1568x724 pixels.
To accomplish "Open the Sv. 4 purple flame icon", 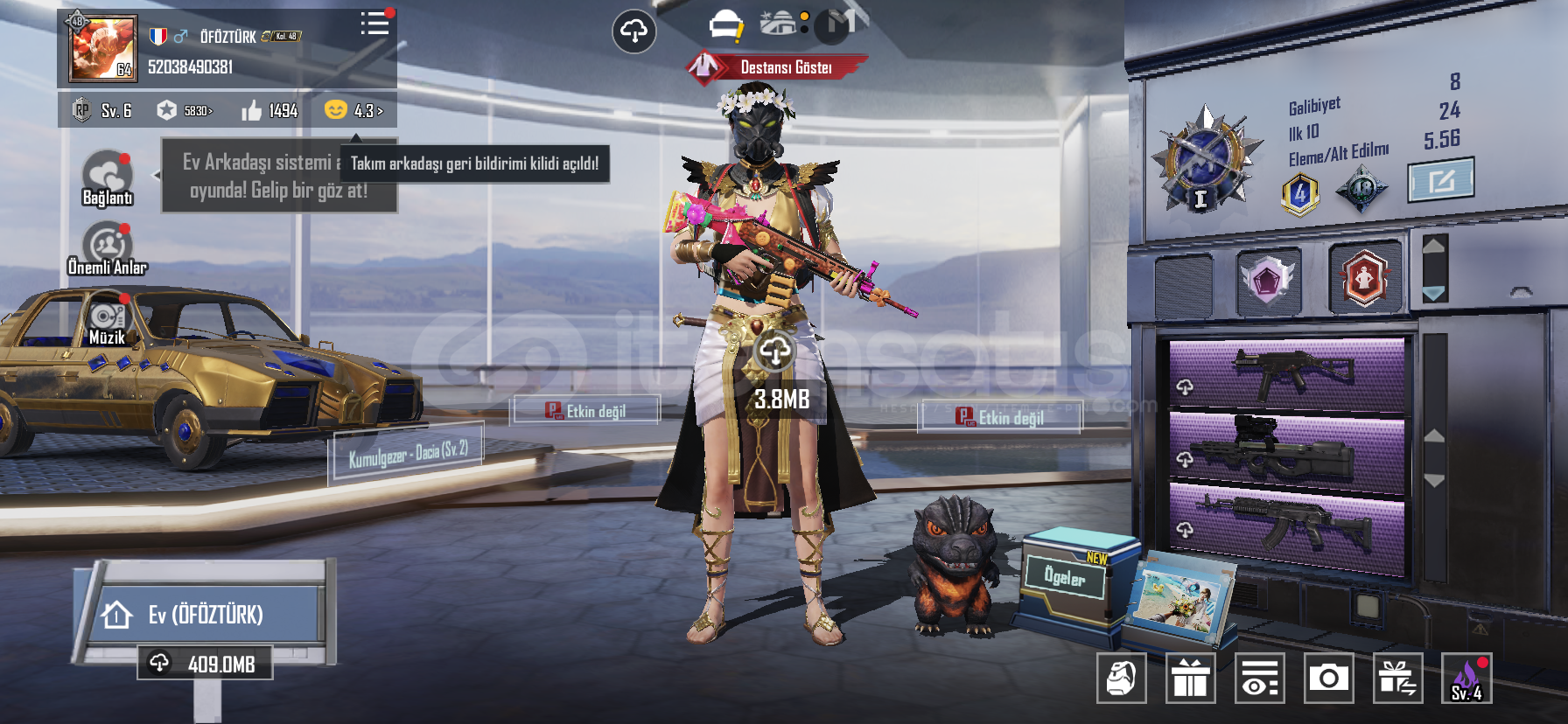I will (1466, 679).
